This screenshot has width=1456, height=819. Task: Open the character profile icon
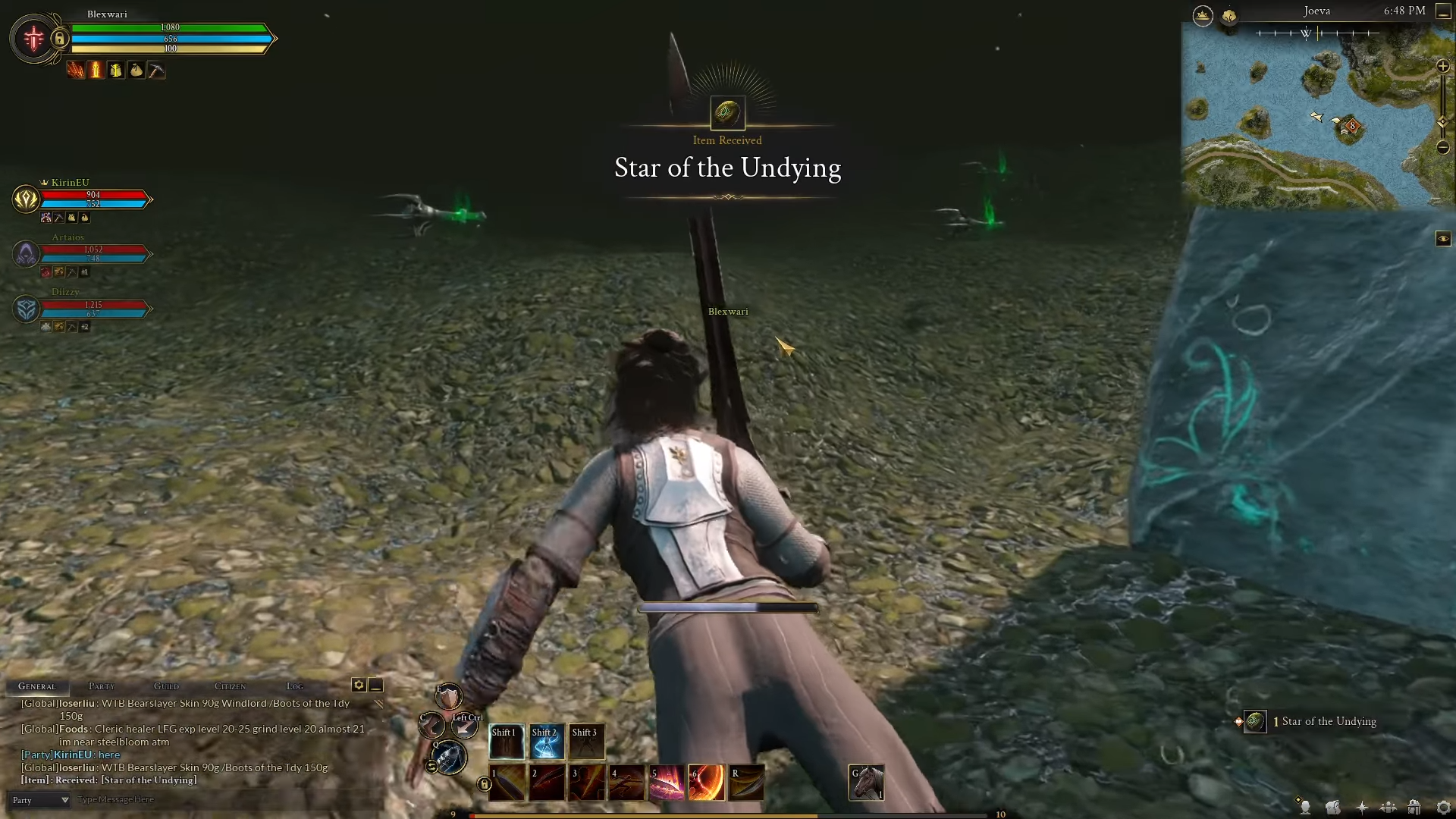click(x=1305, y=808)
